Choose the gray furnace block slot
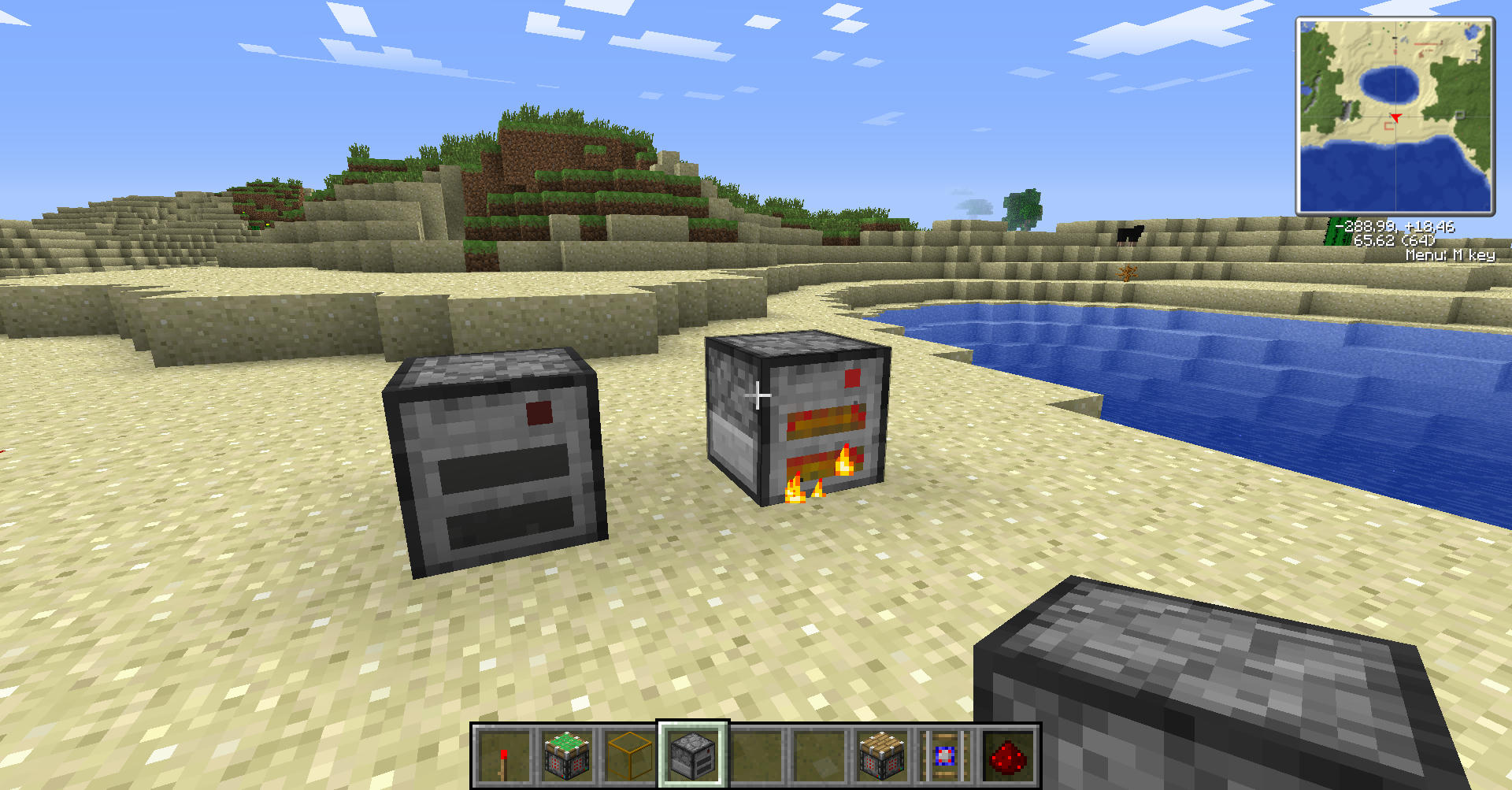The image size is (1512, 790). pyautogui.click(x=693, y=755)
